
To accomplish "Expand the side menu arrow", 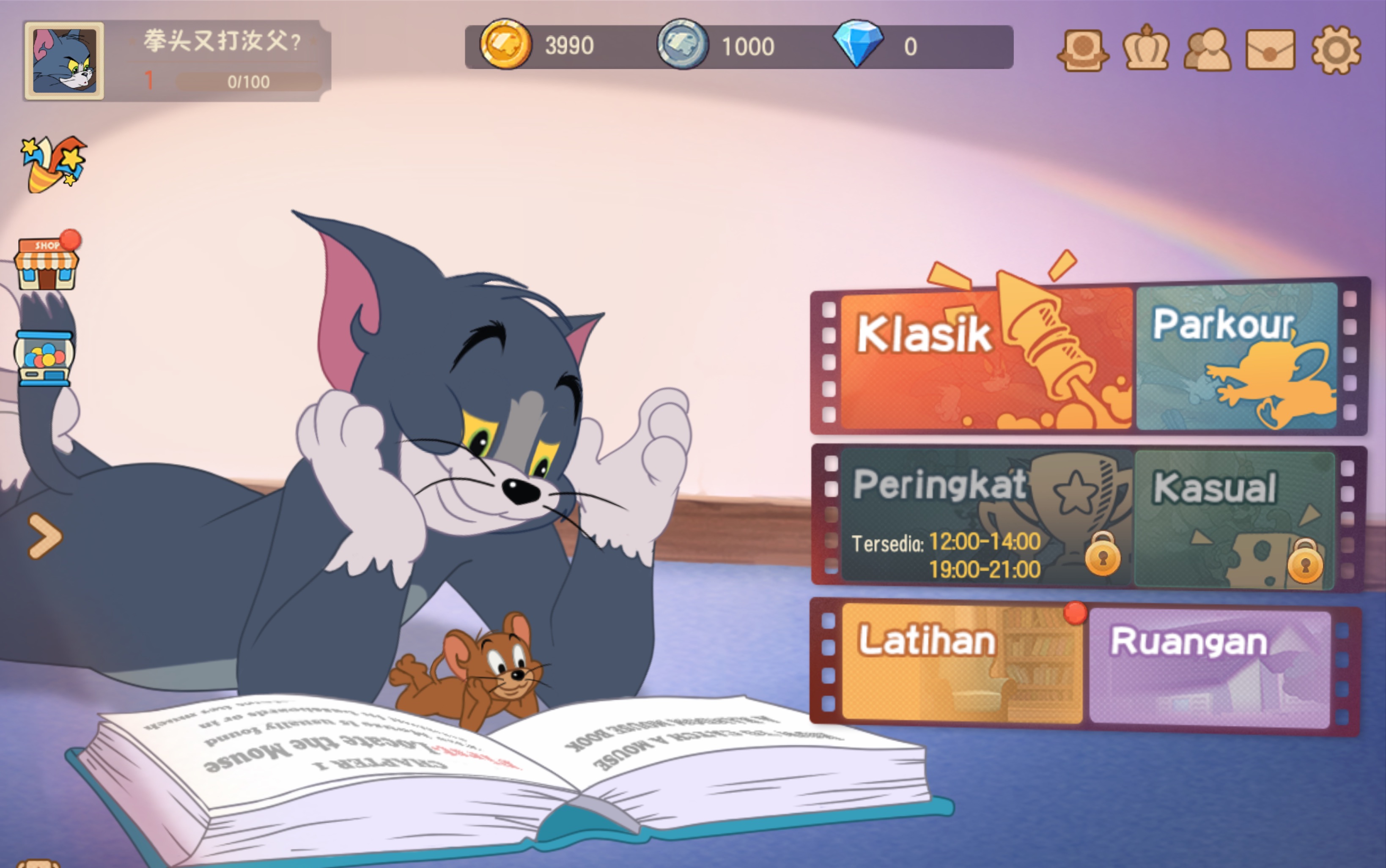I will point(44,536).
